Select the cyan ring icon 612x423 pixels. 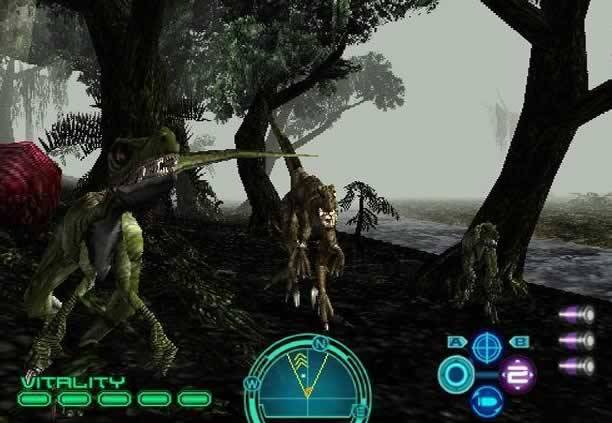tap(455, 374)
